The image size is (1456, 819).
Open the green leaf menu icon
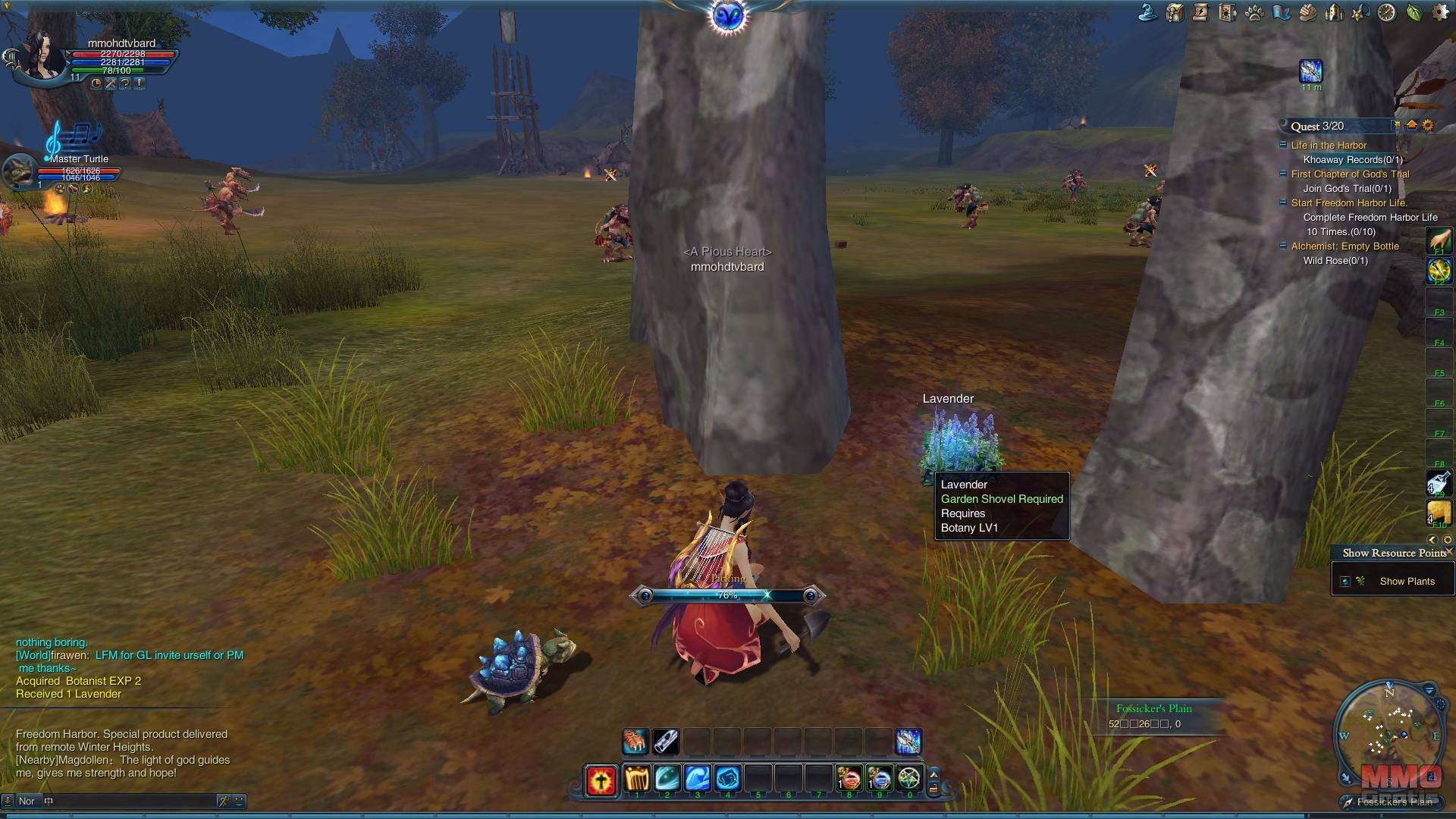[x=1414, y=12]
